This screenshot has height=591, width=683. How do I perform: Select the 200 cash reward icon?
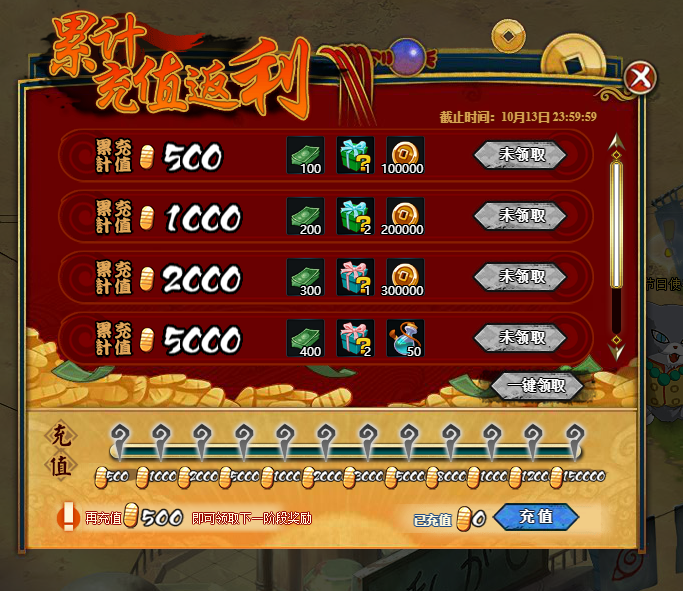[x=306, y=216]
